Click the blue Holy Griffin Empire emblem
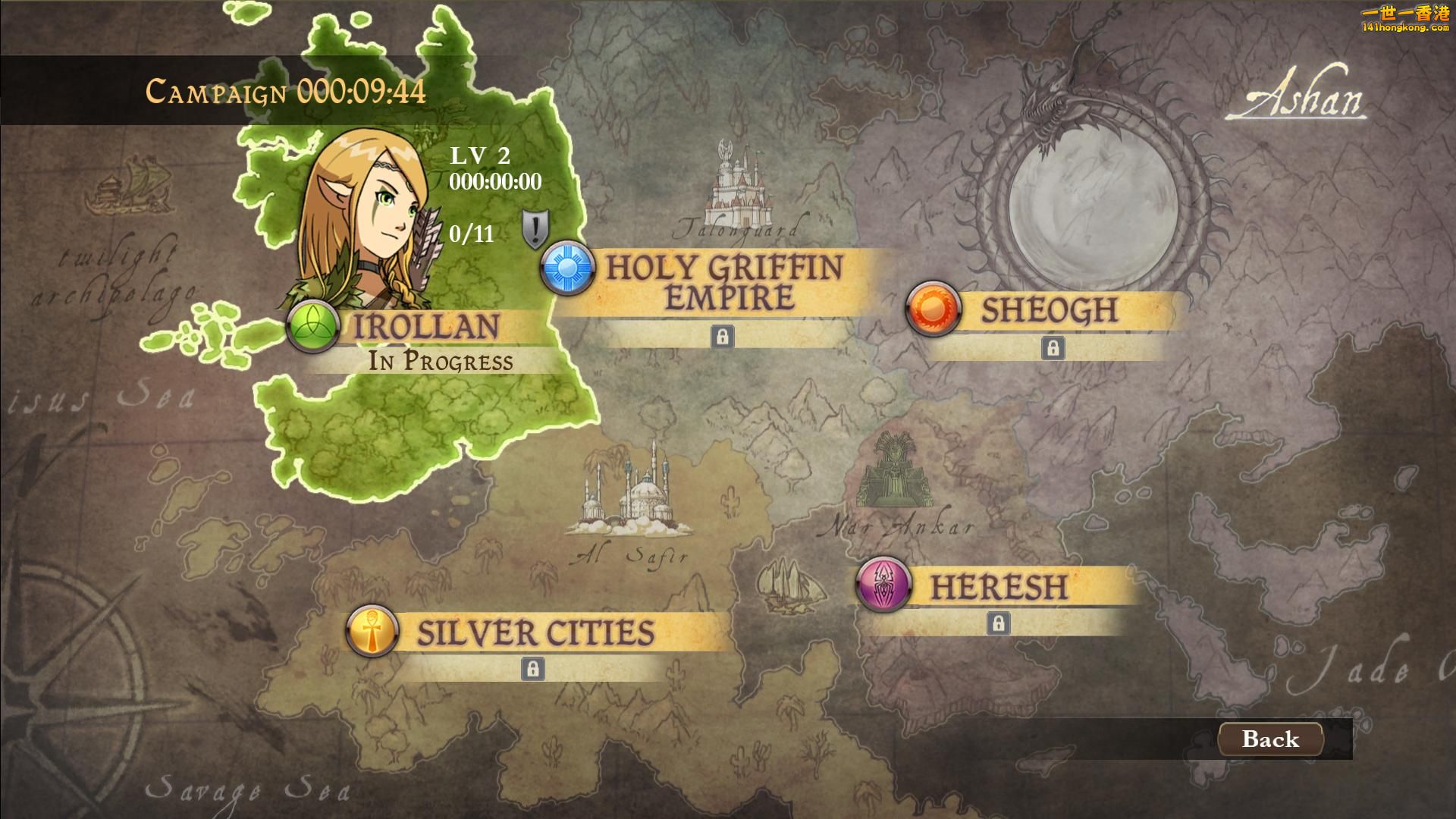The width and height of the screenshot is (1456, 819). 567,267
